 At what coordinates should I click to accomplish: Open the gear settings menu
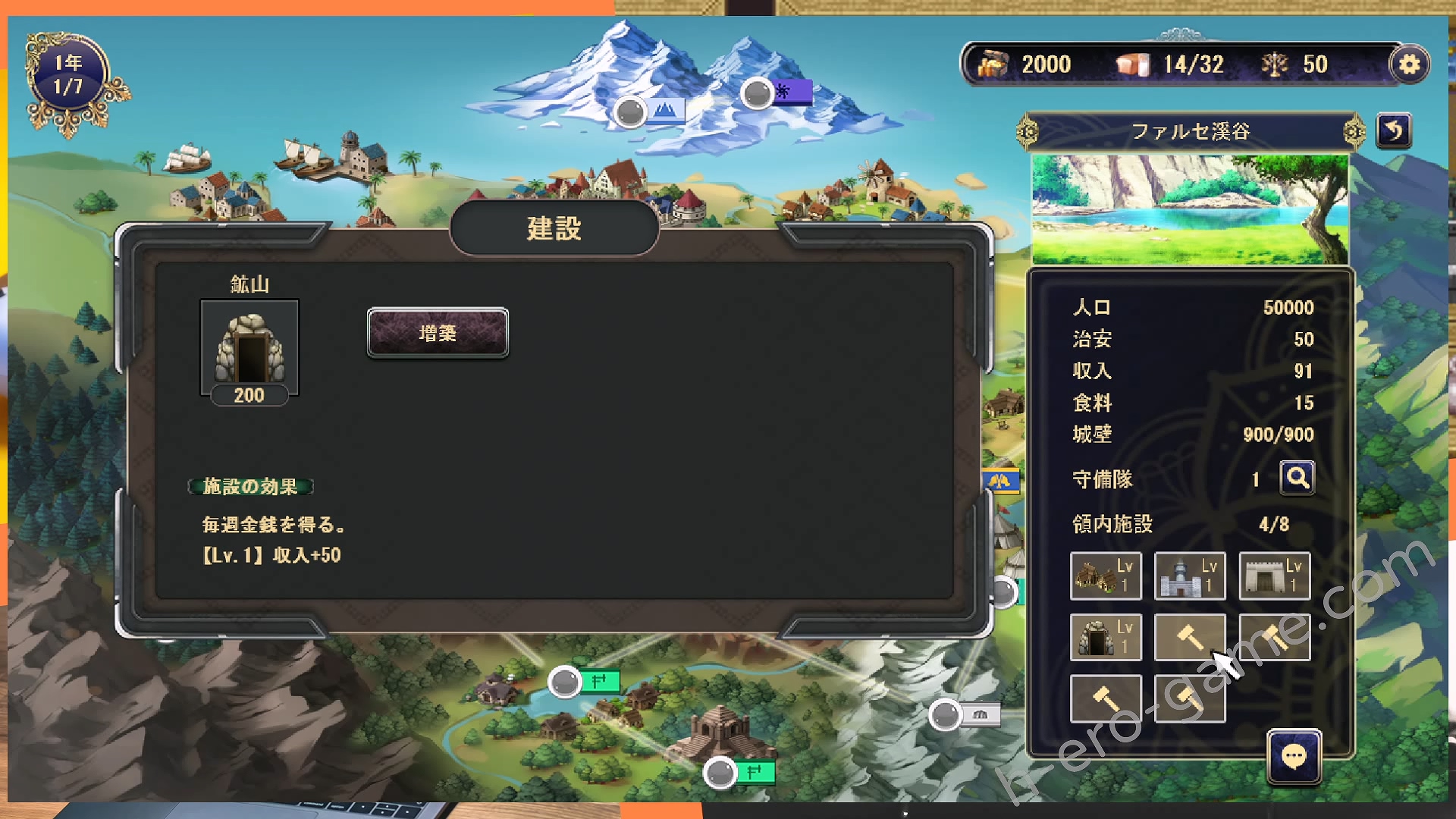pyautogui.click(x=1409, y=64)
